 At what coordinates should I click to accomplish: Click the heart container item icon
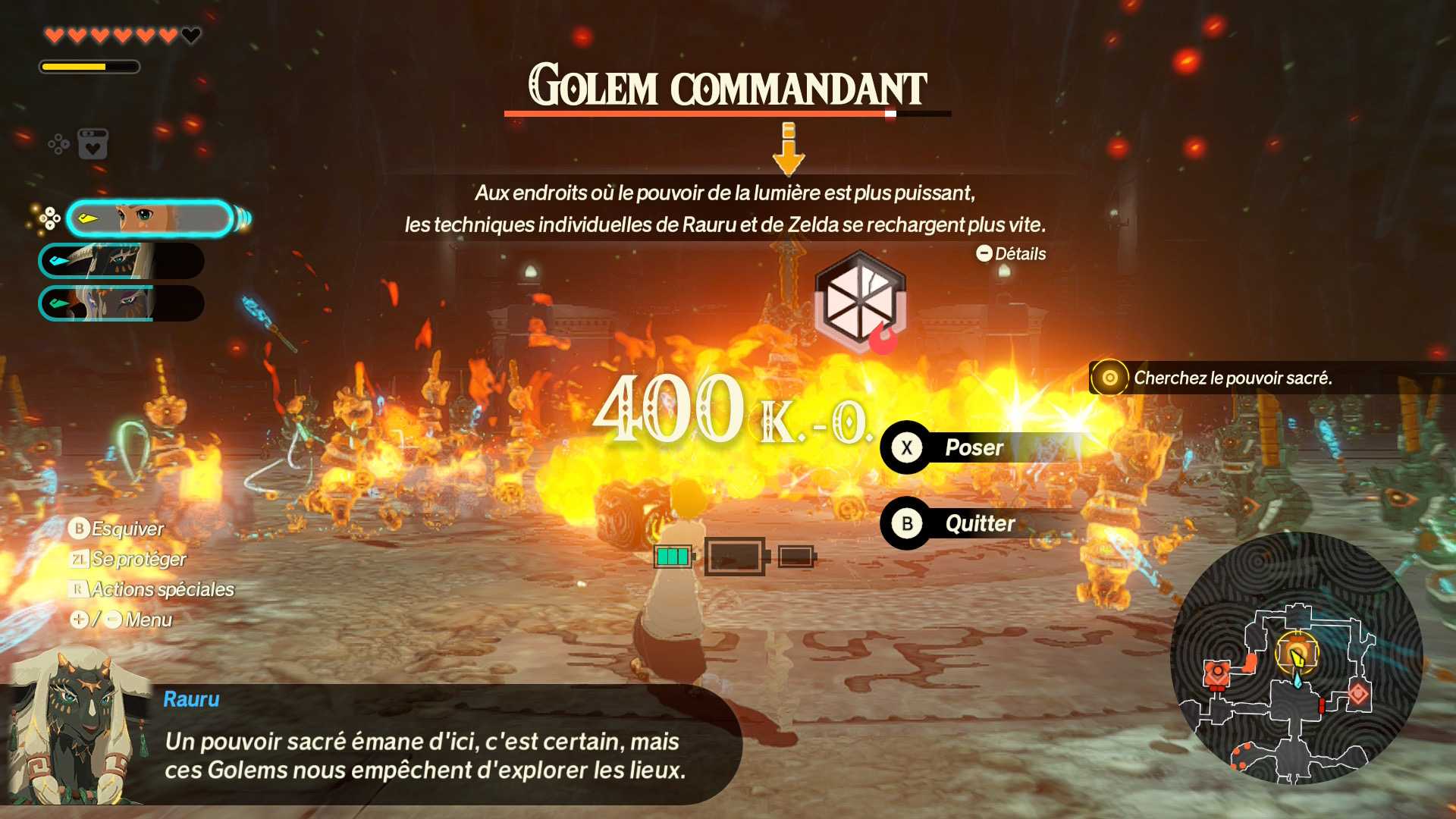[93, 144]
